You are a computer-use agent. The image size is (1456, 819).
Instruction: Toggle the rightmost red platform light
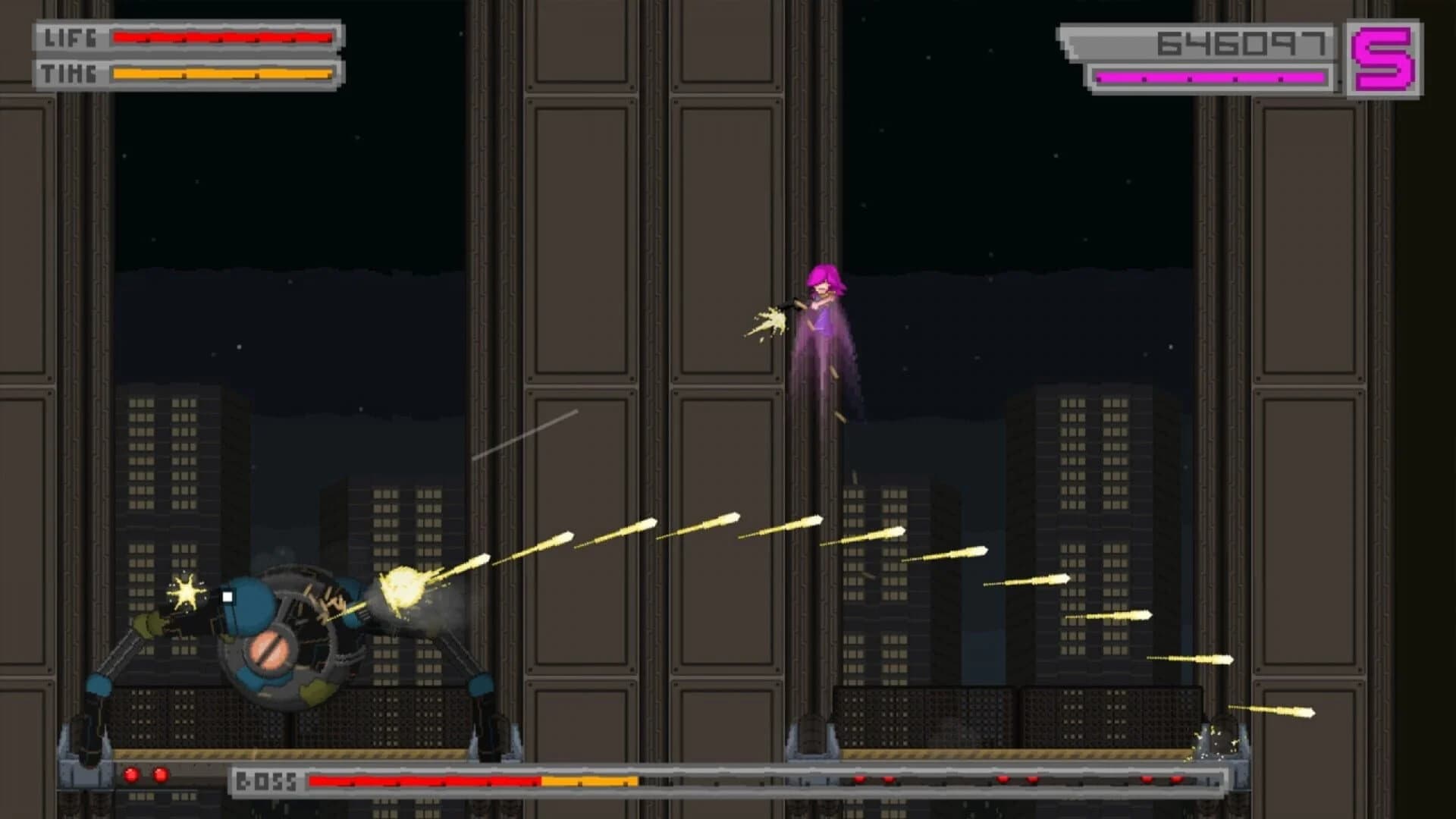pyautogui.click(x=1178, y=780)
